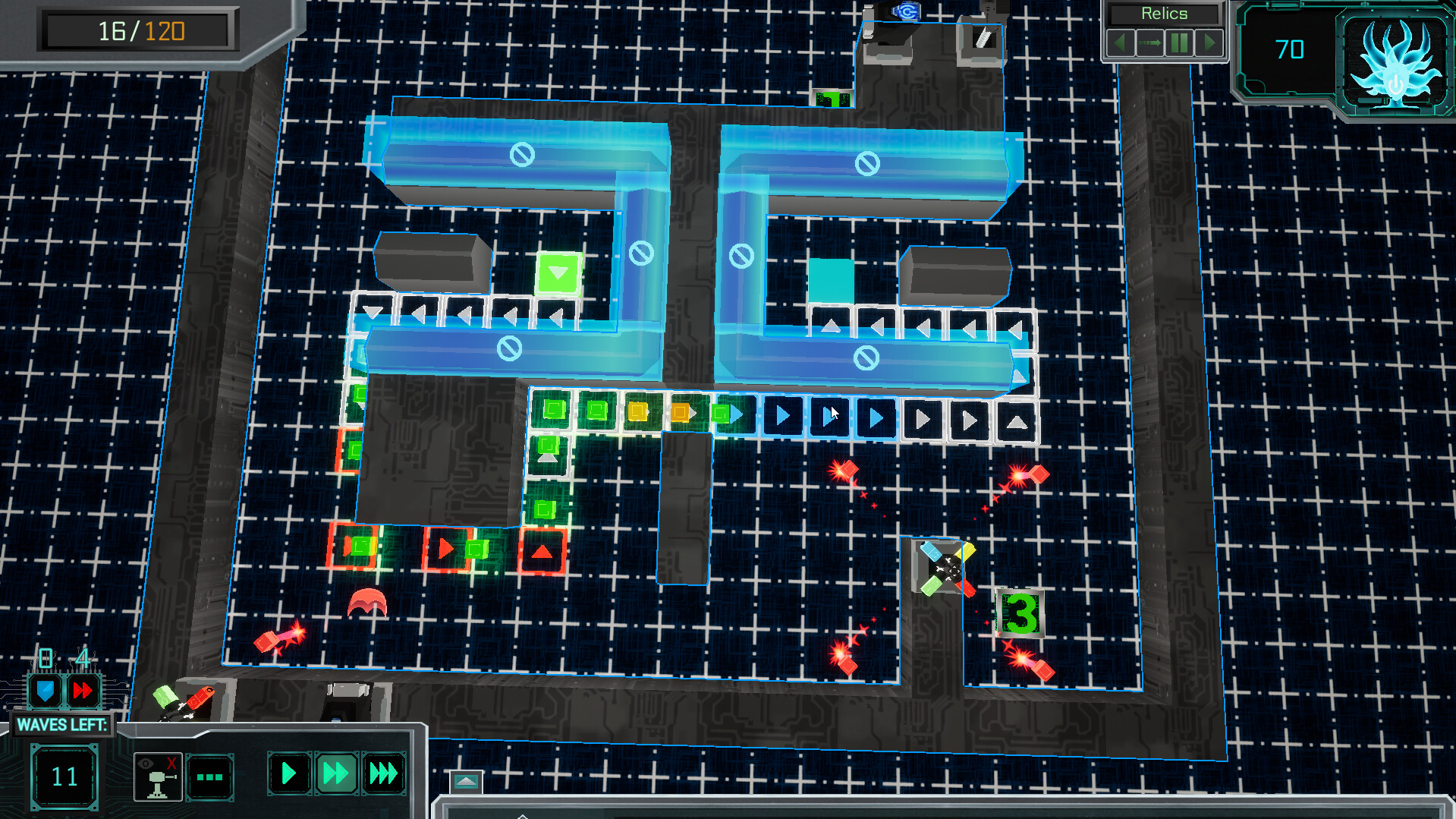This screenshot has width=1456, height=819.
Task: Click the right arrow in the Relics panel
Action: click(1210, 43)
